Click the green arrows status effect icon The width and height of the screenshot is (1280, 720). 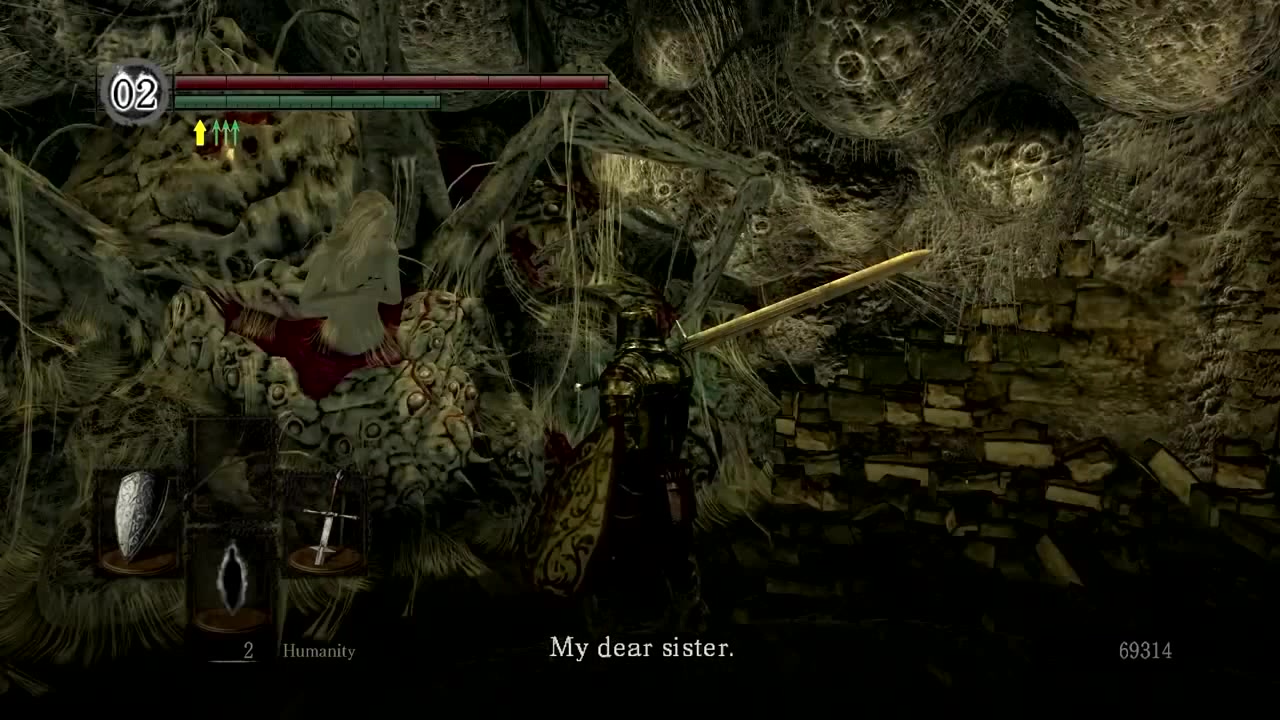pos(227,133)
